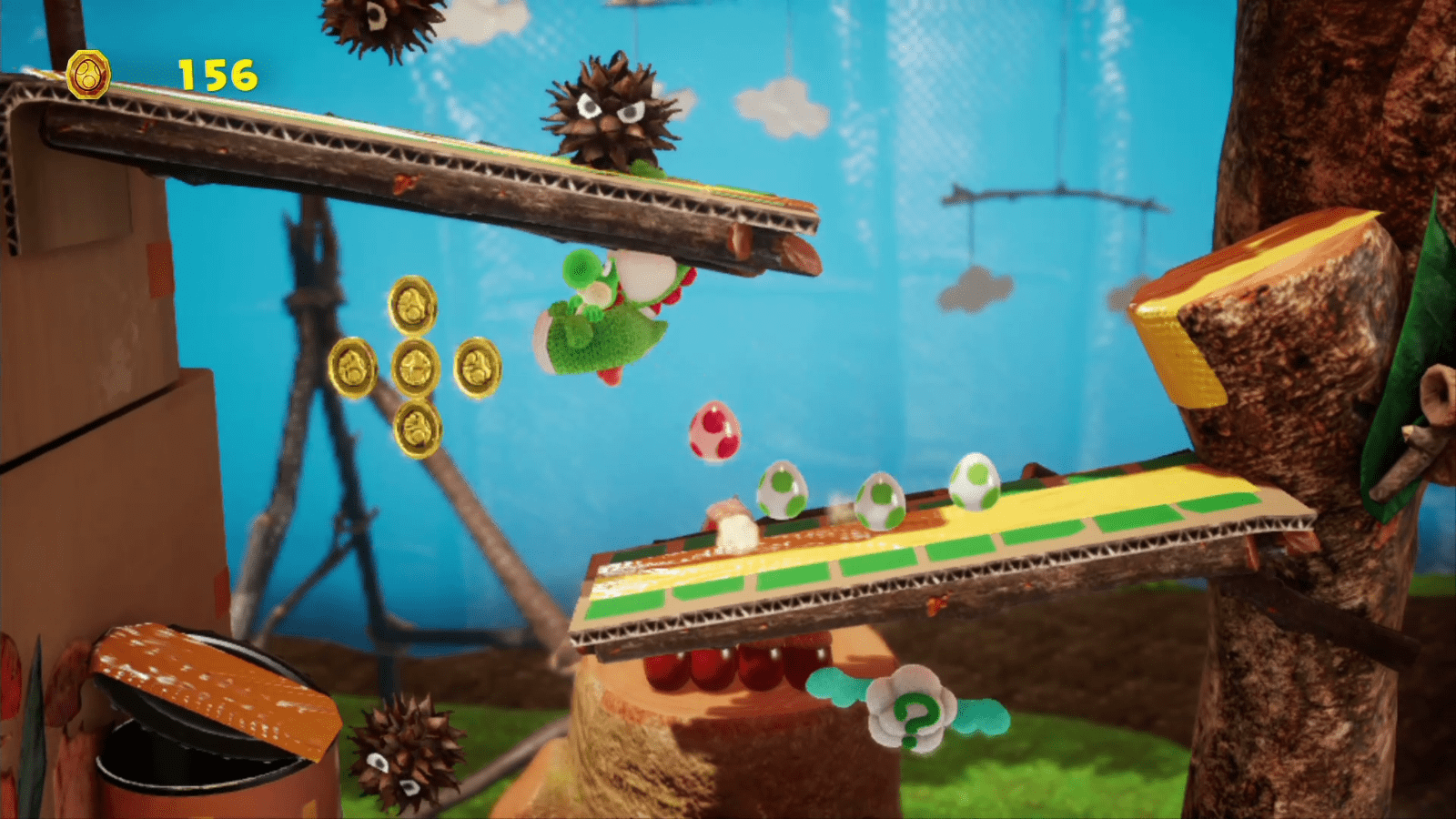Viewport: 1456px width, 819px height.
Task: Select the topmost gold coin
Action: [414, 305]
